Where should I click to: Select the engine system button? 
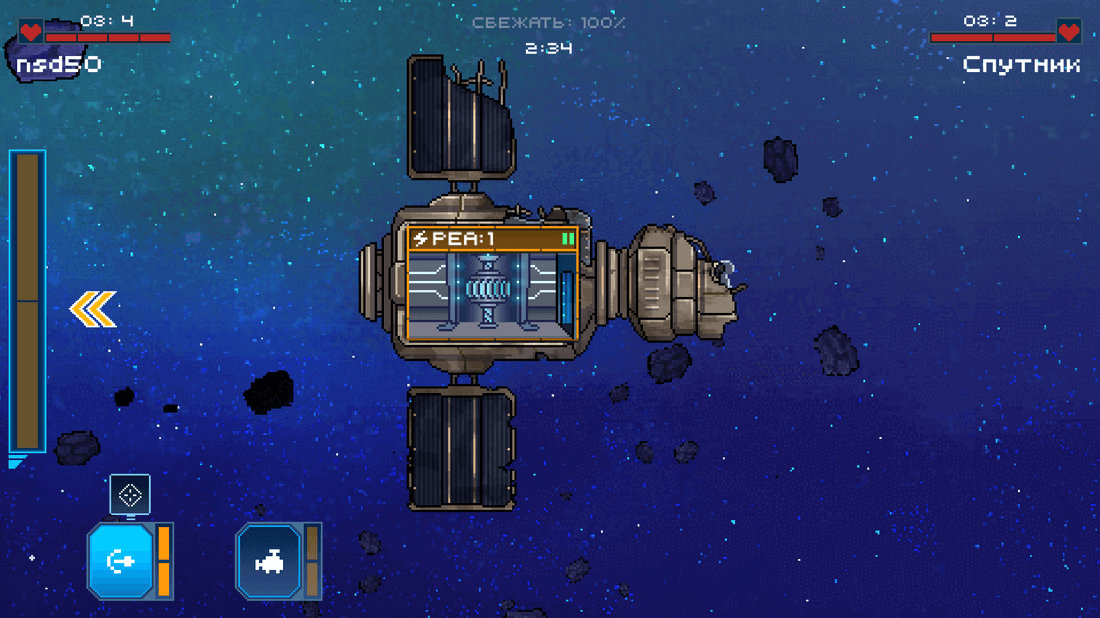point(268,562)
